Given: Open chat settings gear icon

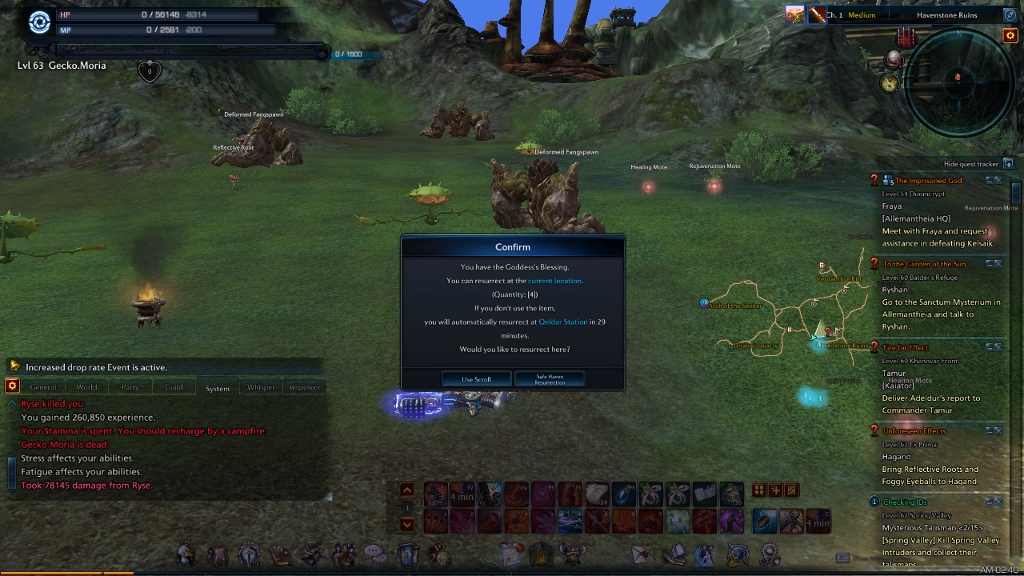Looking at the screenshot, I should coord(12,386).
